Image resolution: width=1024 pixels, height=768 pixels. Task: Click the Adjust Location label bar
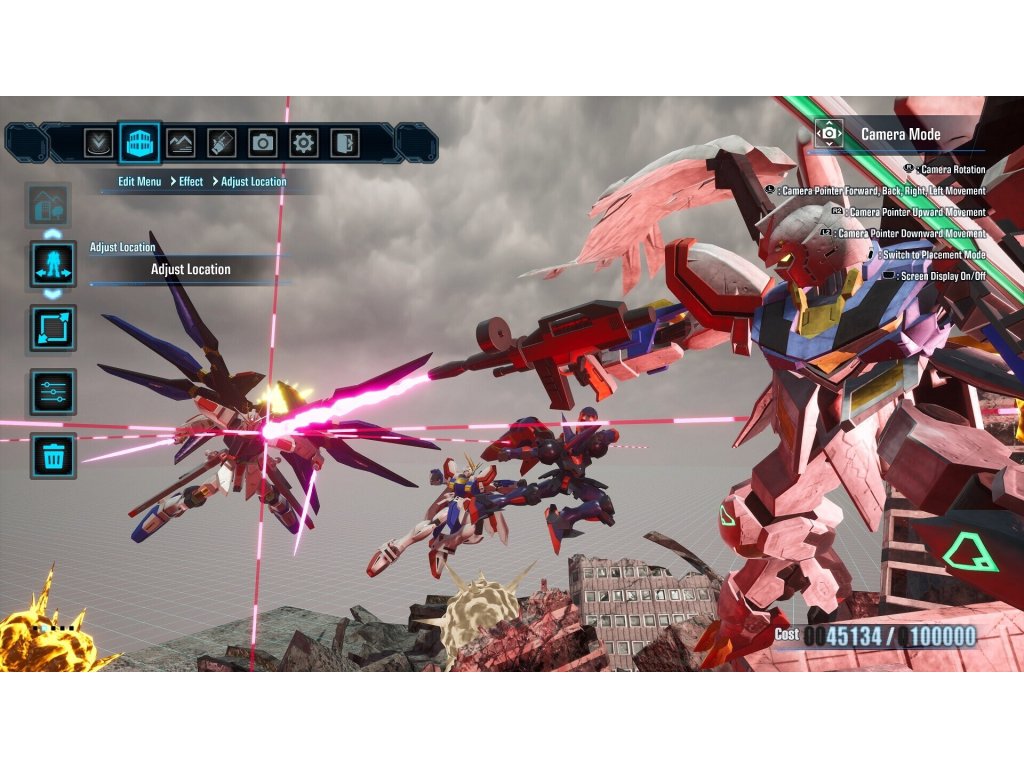(190, 269)
